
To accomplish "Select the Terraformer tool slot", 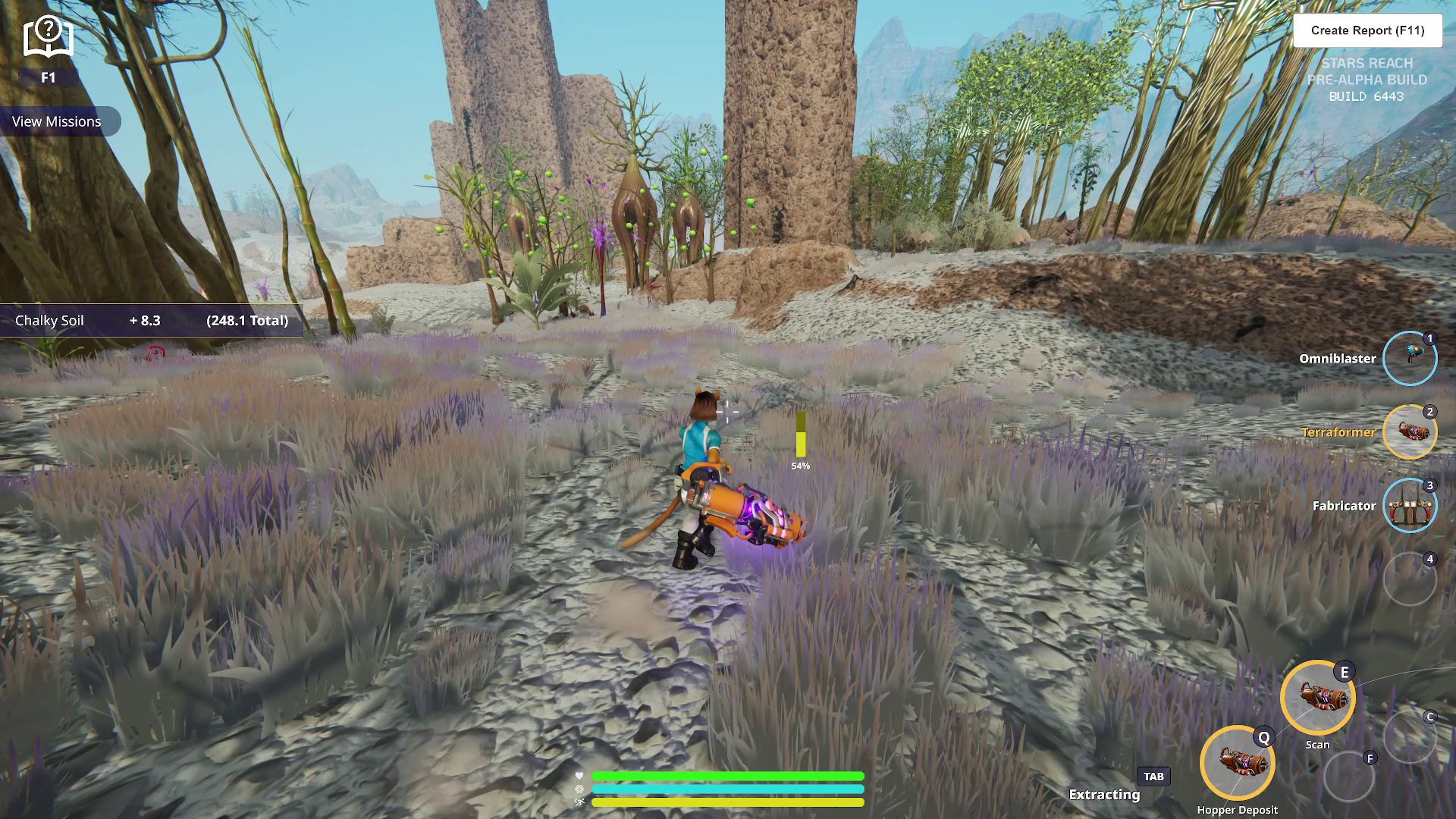I will coord(1409,432).
